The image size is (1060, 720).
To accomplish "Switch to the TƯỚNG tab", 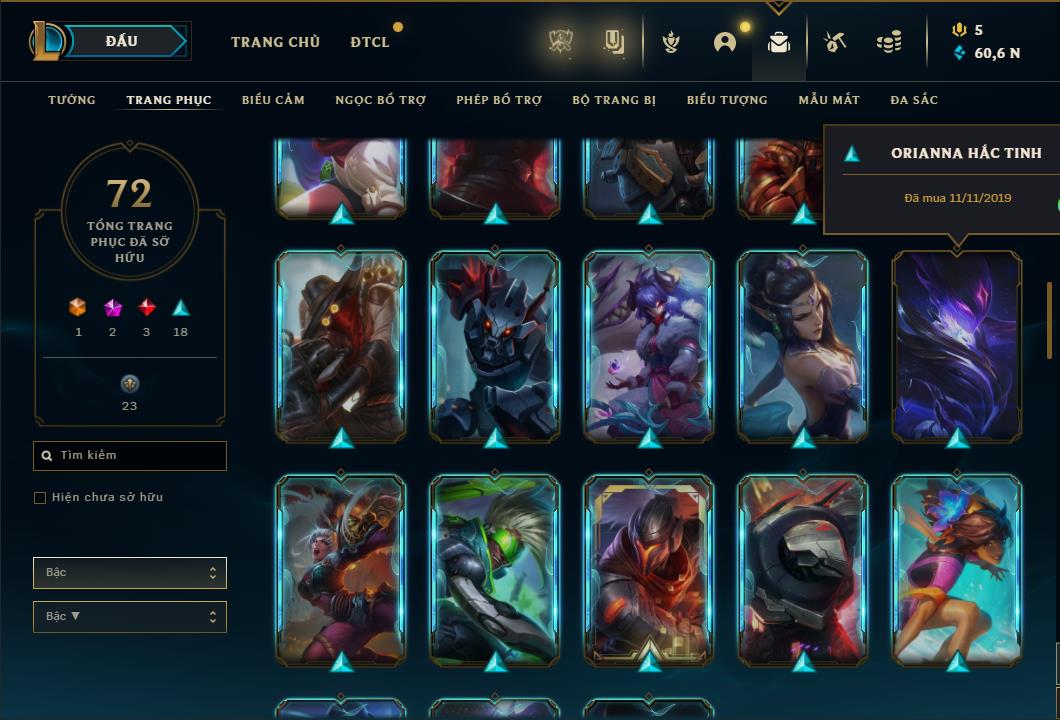I will 72,100.
